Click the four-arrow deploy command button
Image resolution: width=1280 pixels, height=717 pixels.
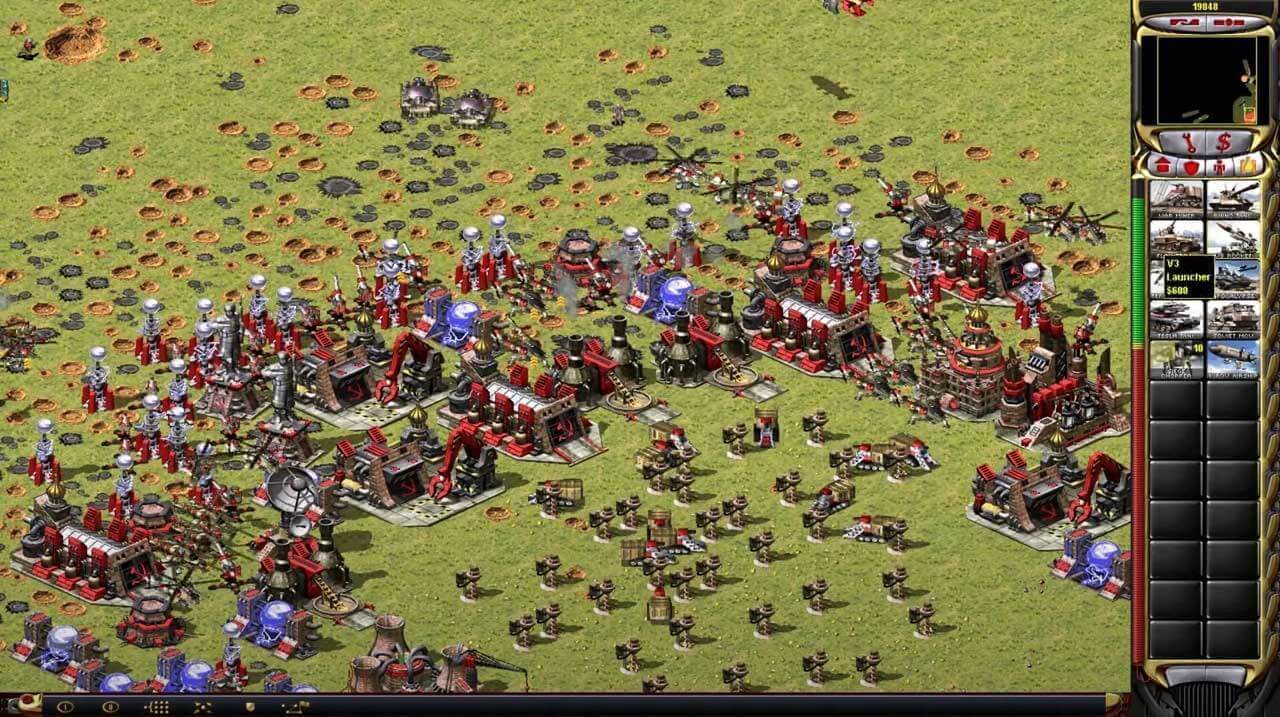coord(202,707)
